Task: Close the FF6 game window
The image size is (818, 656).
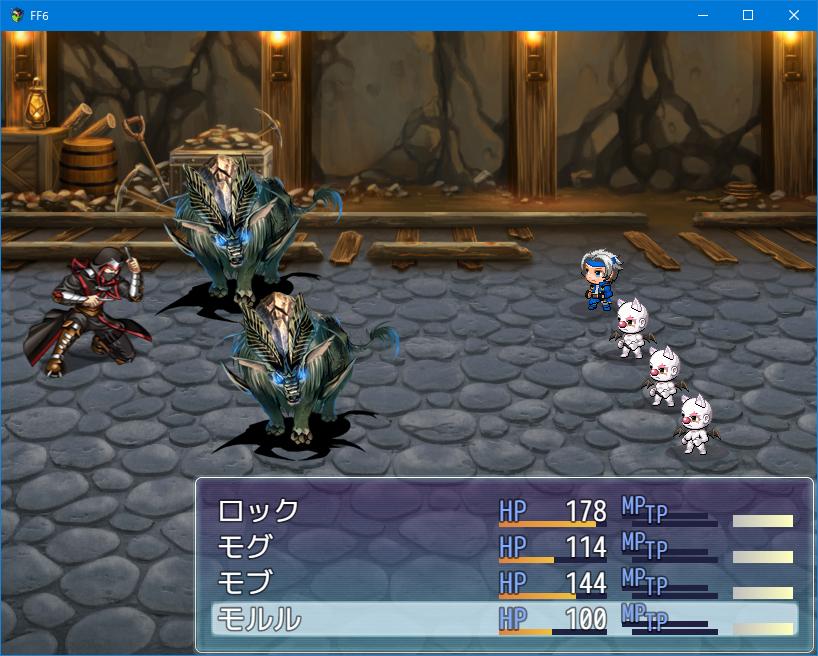Action: click(794, 15)
